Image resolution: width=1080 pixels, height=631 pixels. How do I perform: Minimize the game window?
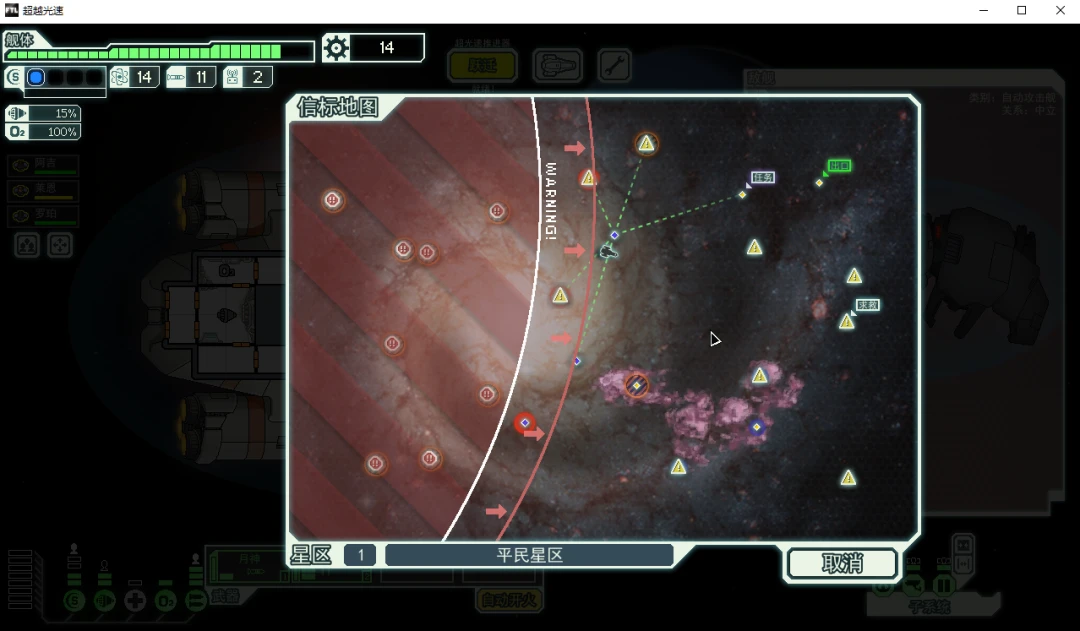point(983,11)
